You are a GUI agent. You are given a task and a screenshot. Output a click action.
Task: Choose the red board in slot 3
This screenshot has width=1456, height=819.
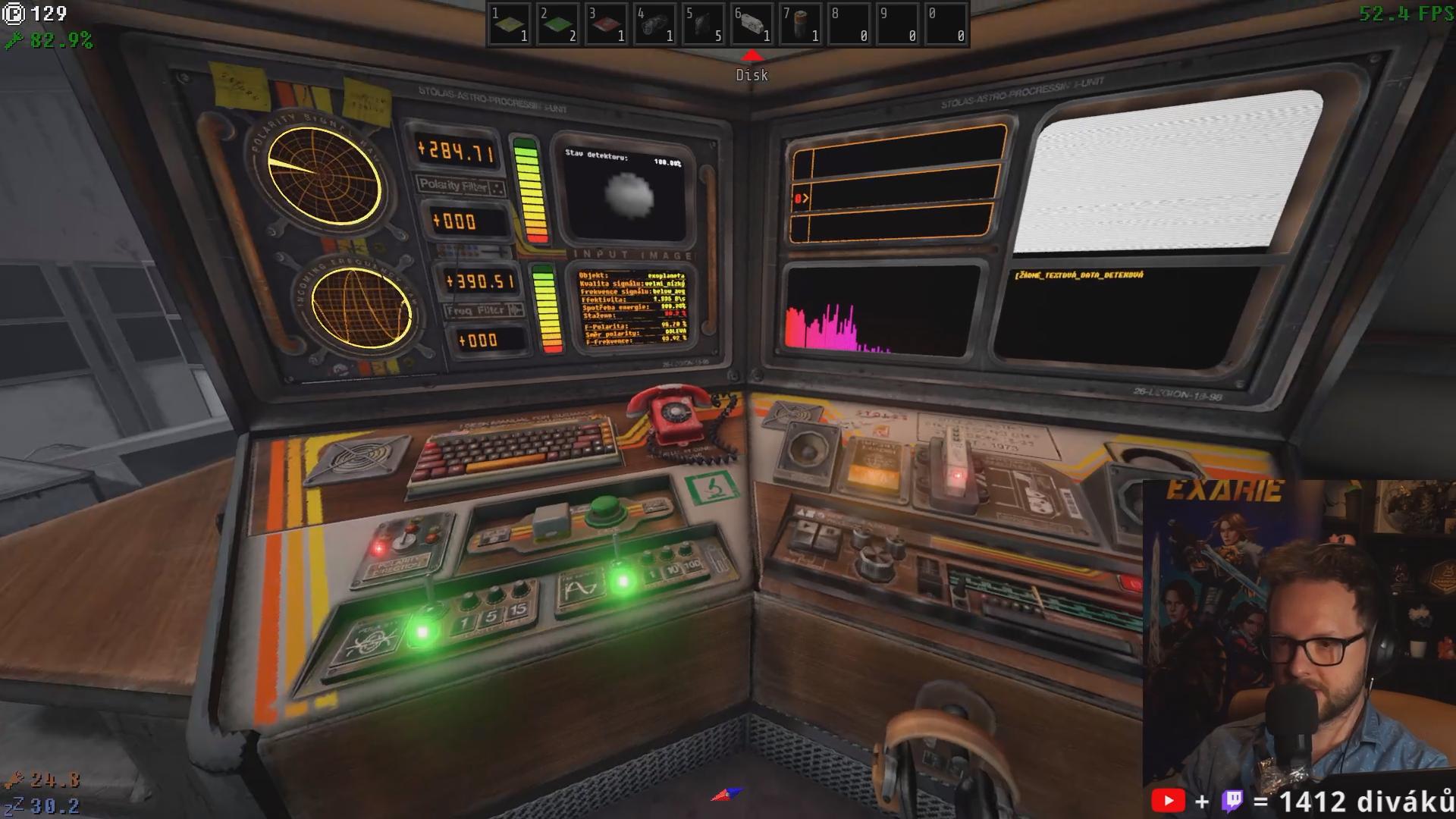click(606, 24)
